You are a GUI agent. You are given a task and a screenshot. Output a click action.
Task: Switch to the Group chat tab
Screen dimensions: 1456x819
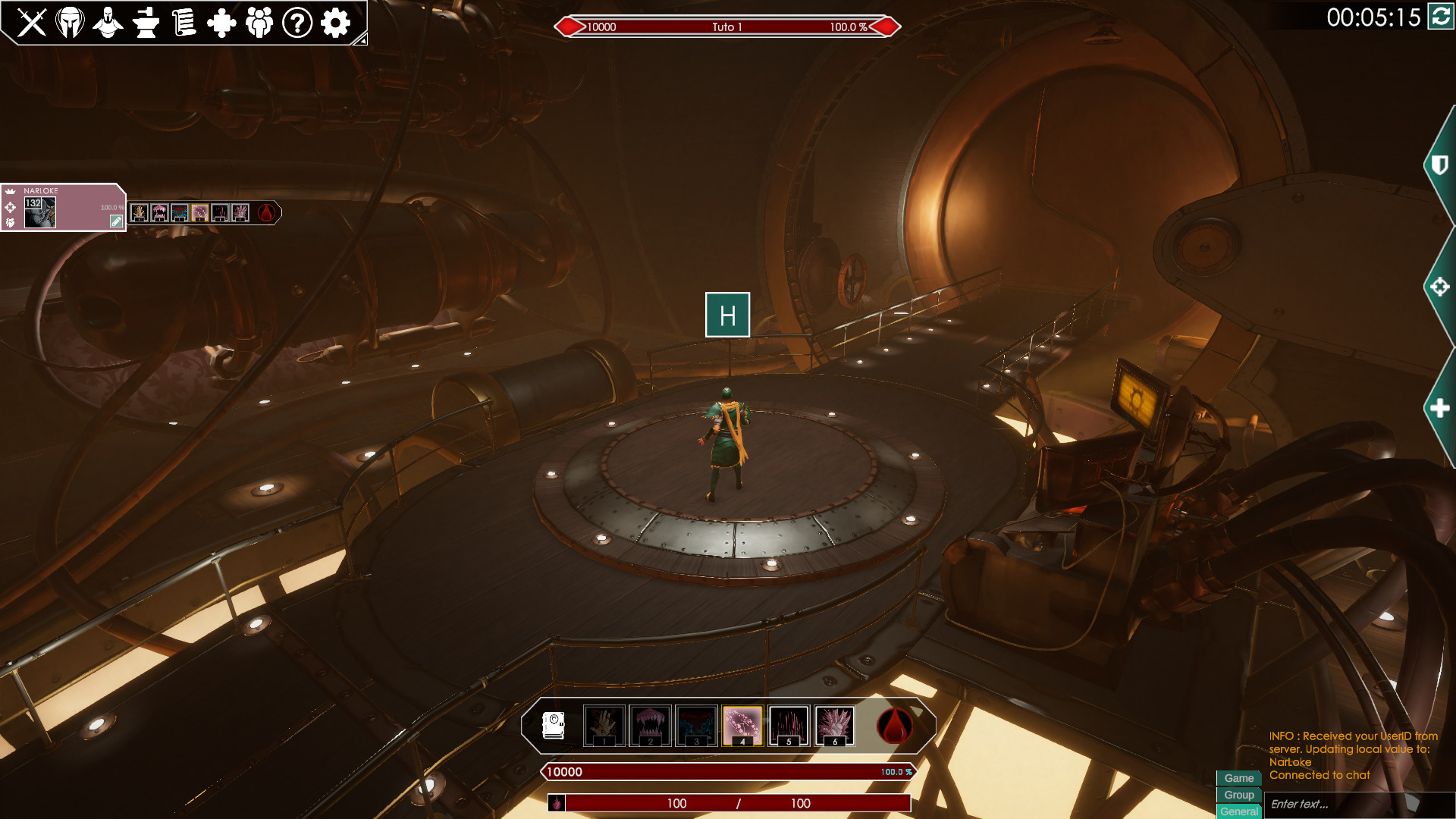(1238, 795)
